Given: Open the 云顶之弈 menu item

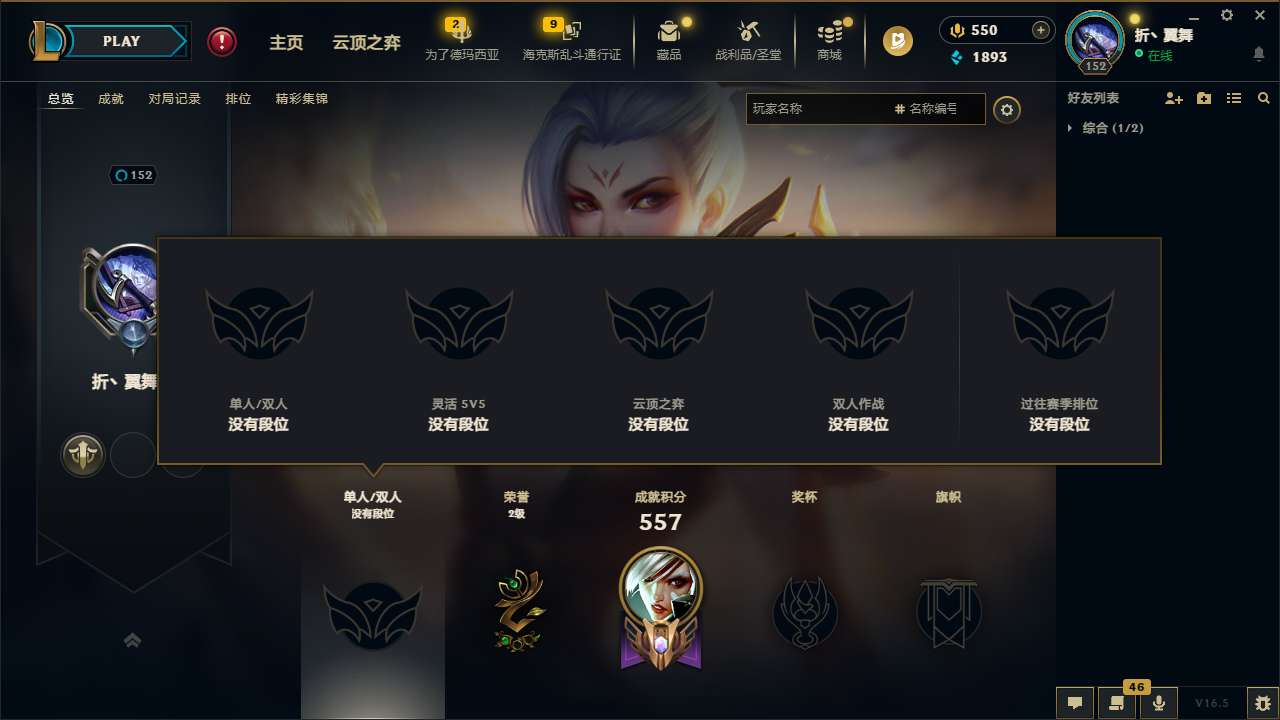Looking at the screenshot, I should [x=367, y=43].
